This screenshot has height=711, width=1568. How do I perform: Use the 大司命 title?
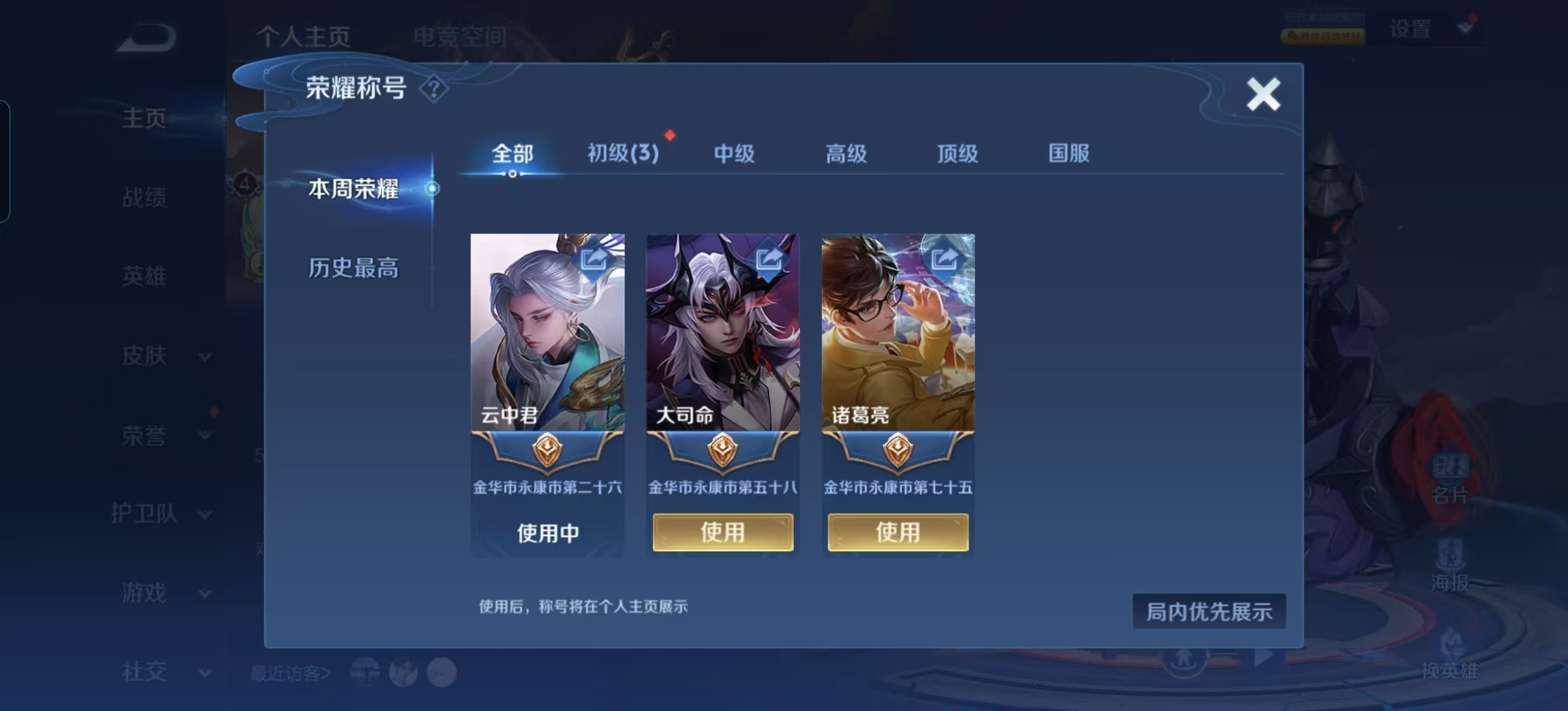(x=722, y=532)
